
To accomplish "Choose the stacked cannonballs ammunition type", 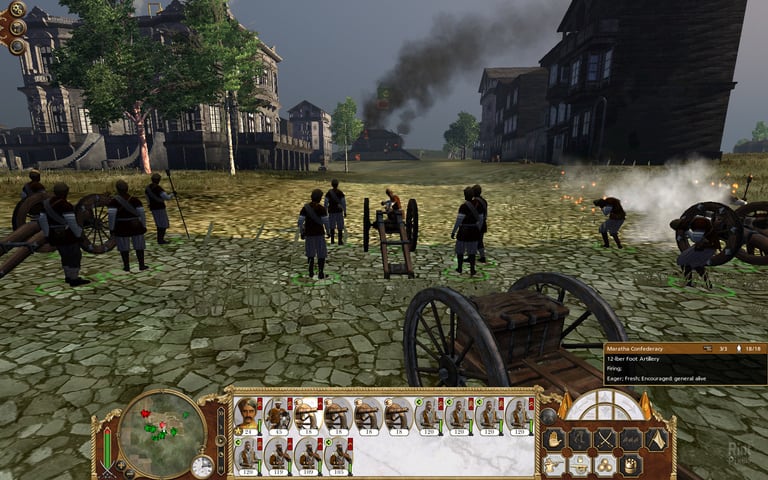I will (604, 465).
